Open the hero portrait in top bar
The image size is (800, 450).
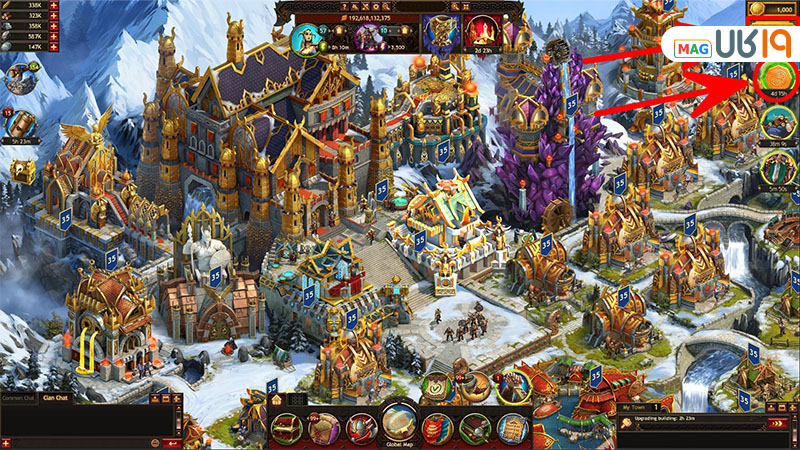pyautogui.click(x=307, y=39)
